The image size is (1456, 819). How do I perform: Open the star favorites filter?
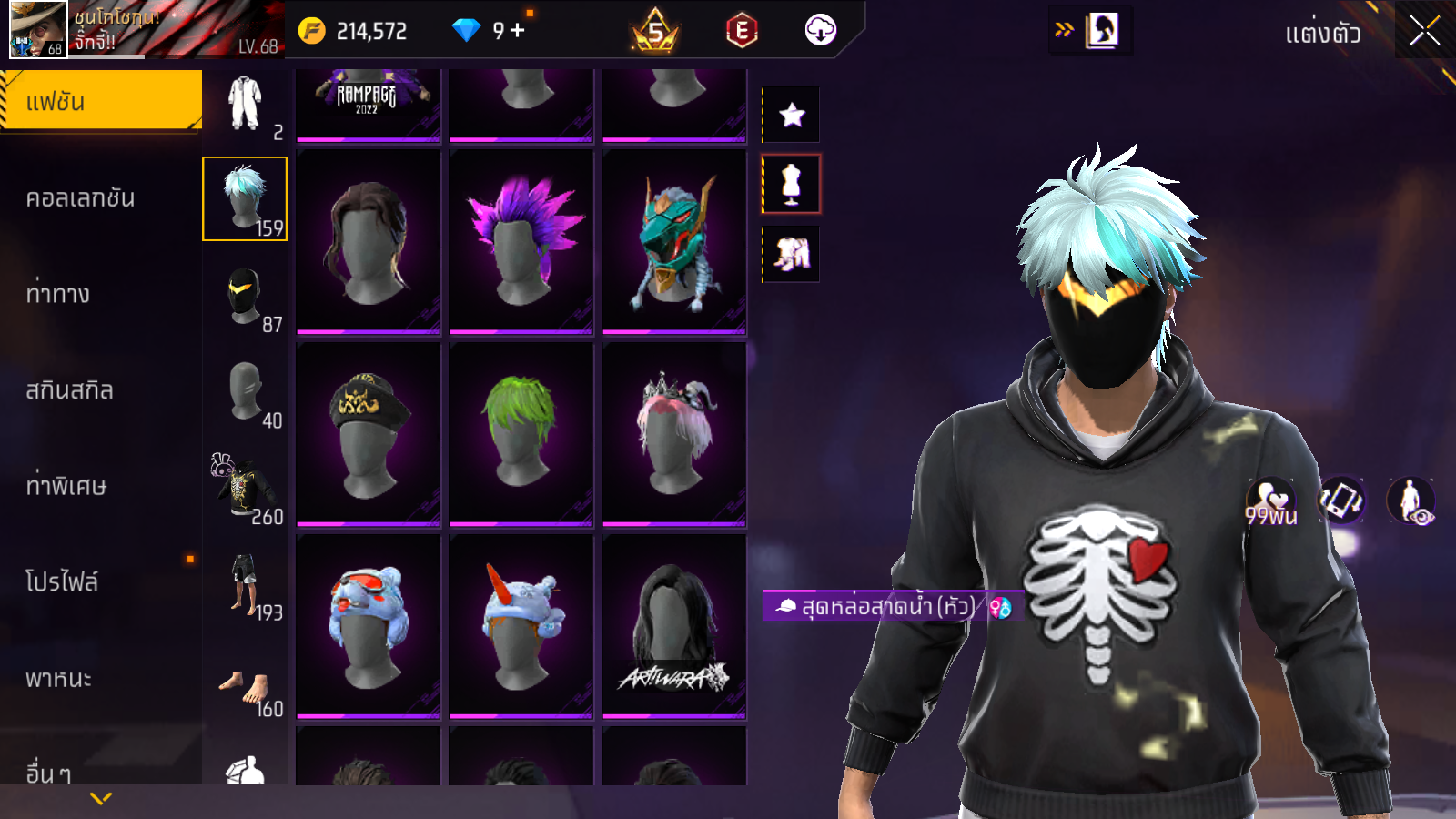click(x=792, y=115)
